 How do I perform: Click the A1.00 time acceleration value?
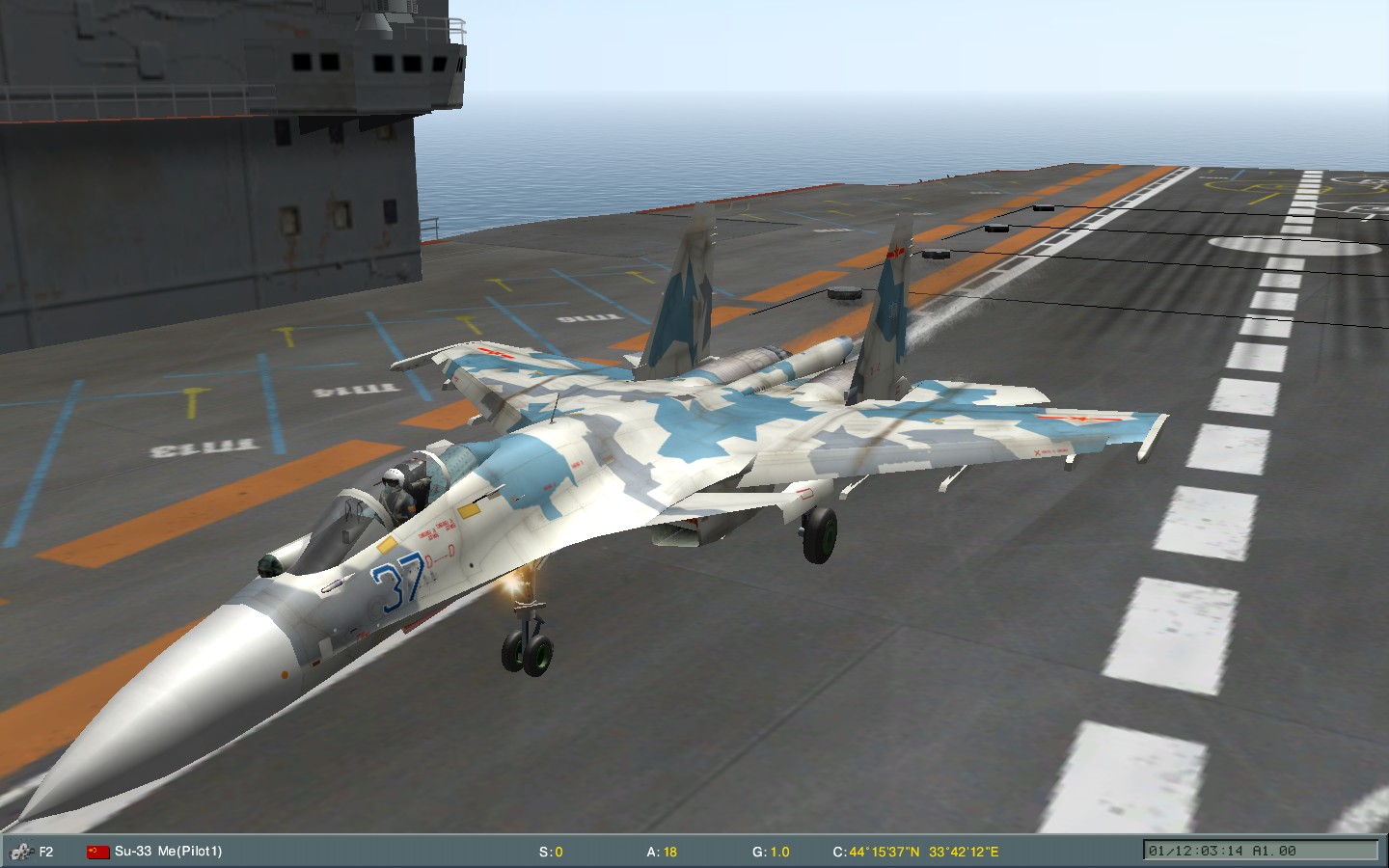point(1275,851)
